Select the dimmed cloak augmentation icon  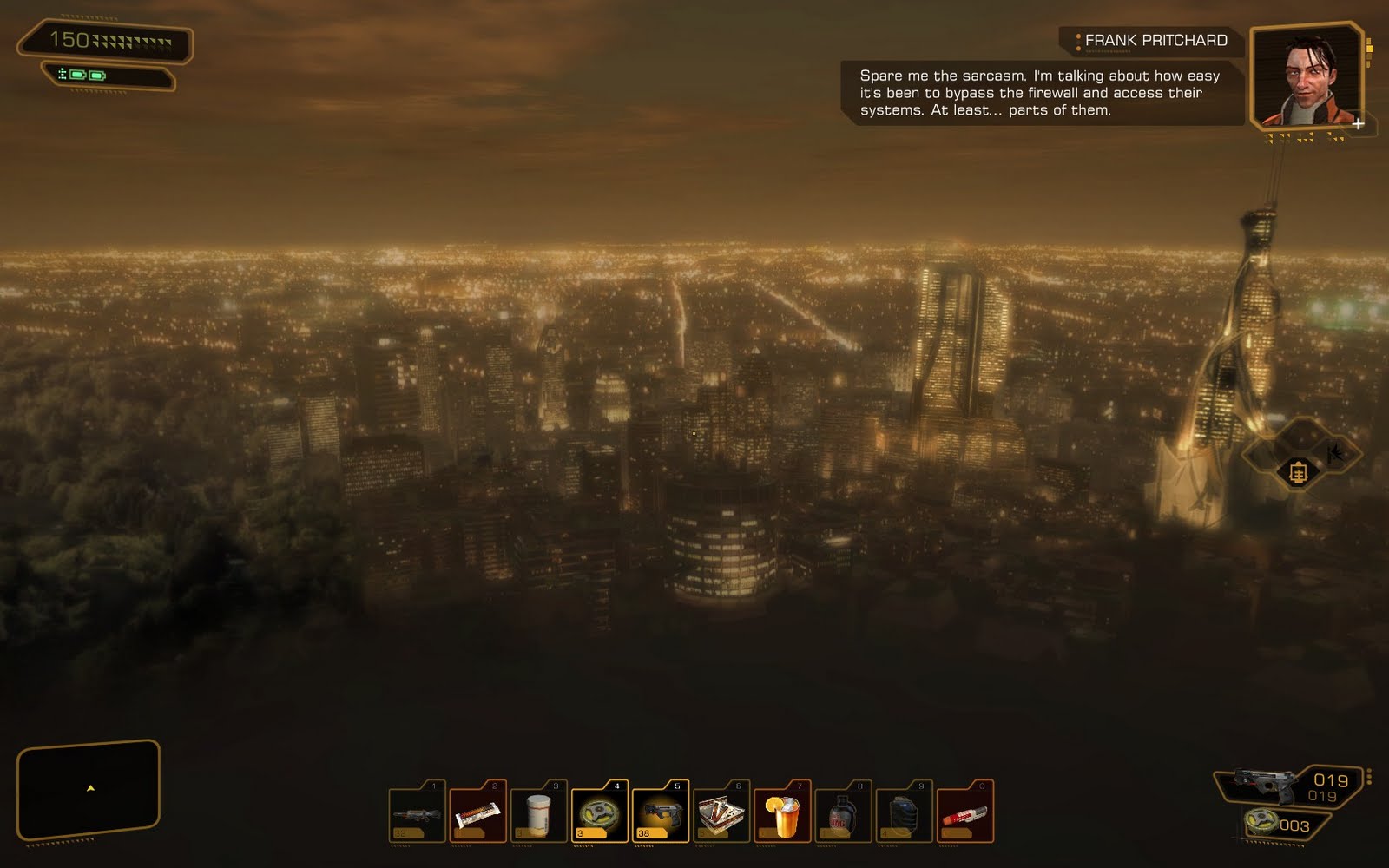tap(1335, 452)
